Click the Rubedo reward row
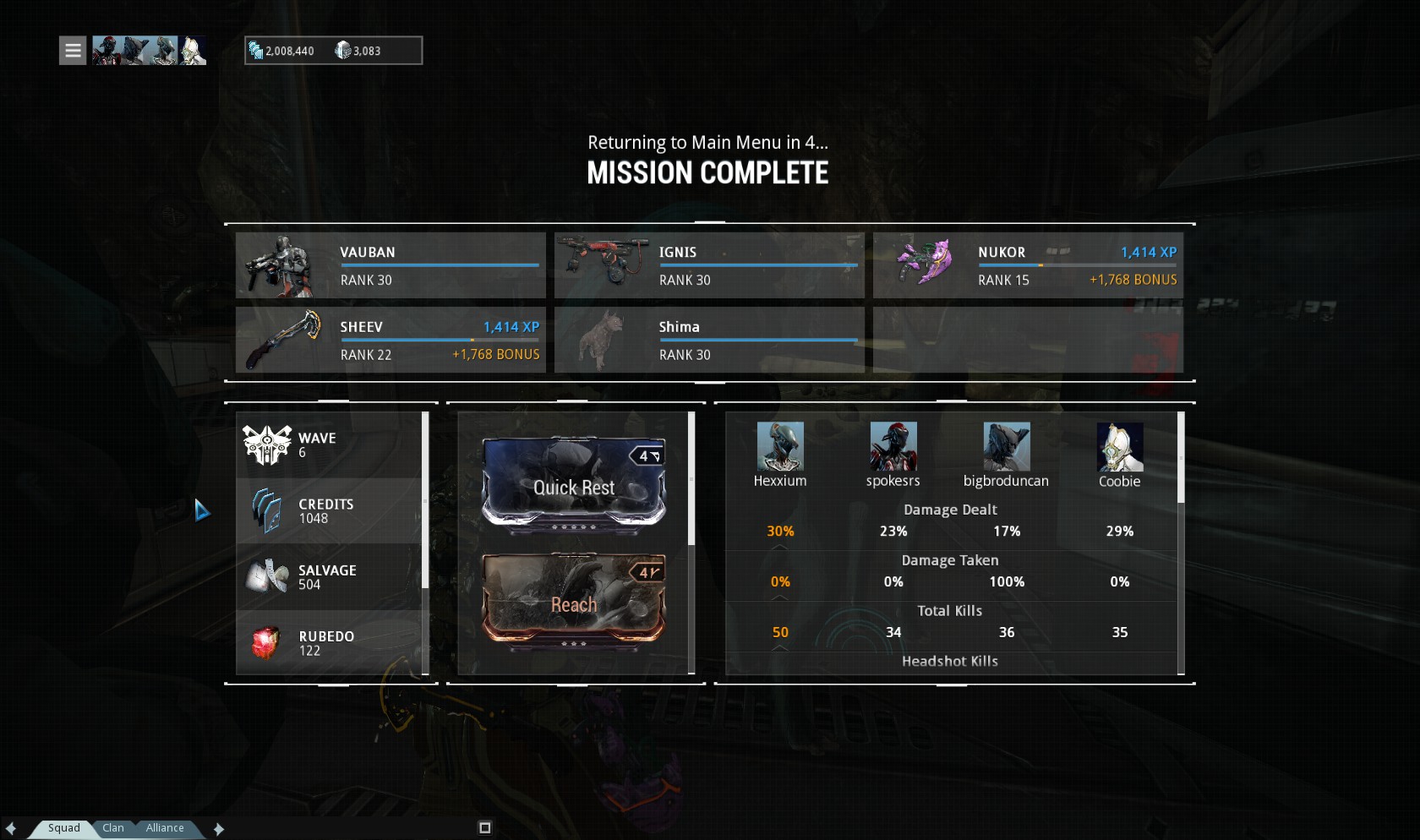The height and width of the screenshot is (840, 1420). tap(330, 643)
